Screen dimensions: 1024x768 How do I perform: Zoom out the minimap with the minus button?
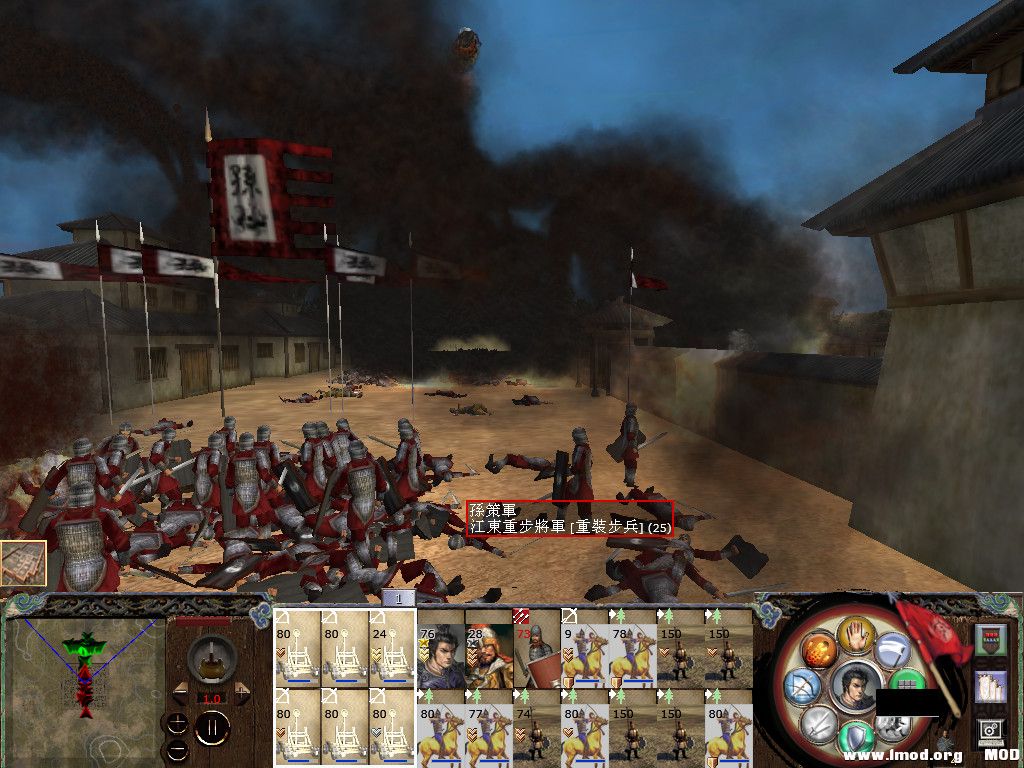click(178, 748)
